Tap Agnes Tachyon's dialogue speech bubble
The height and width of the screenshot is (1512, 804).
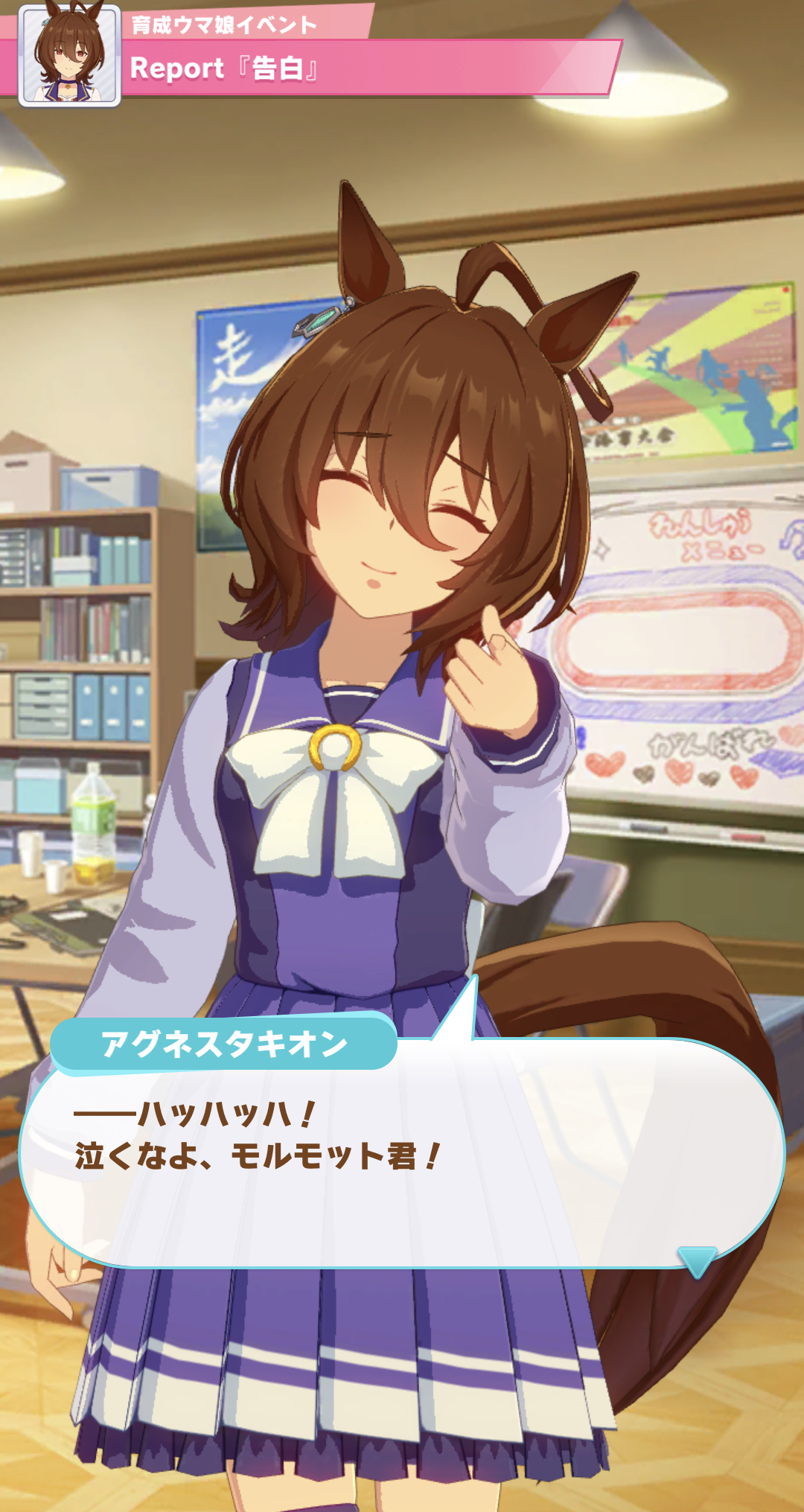(x=402, y=1161)
